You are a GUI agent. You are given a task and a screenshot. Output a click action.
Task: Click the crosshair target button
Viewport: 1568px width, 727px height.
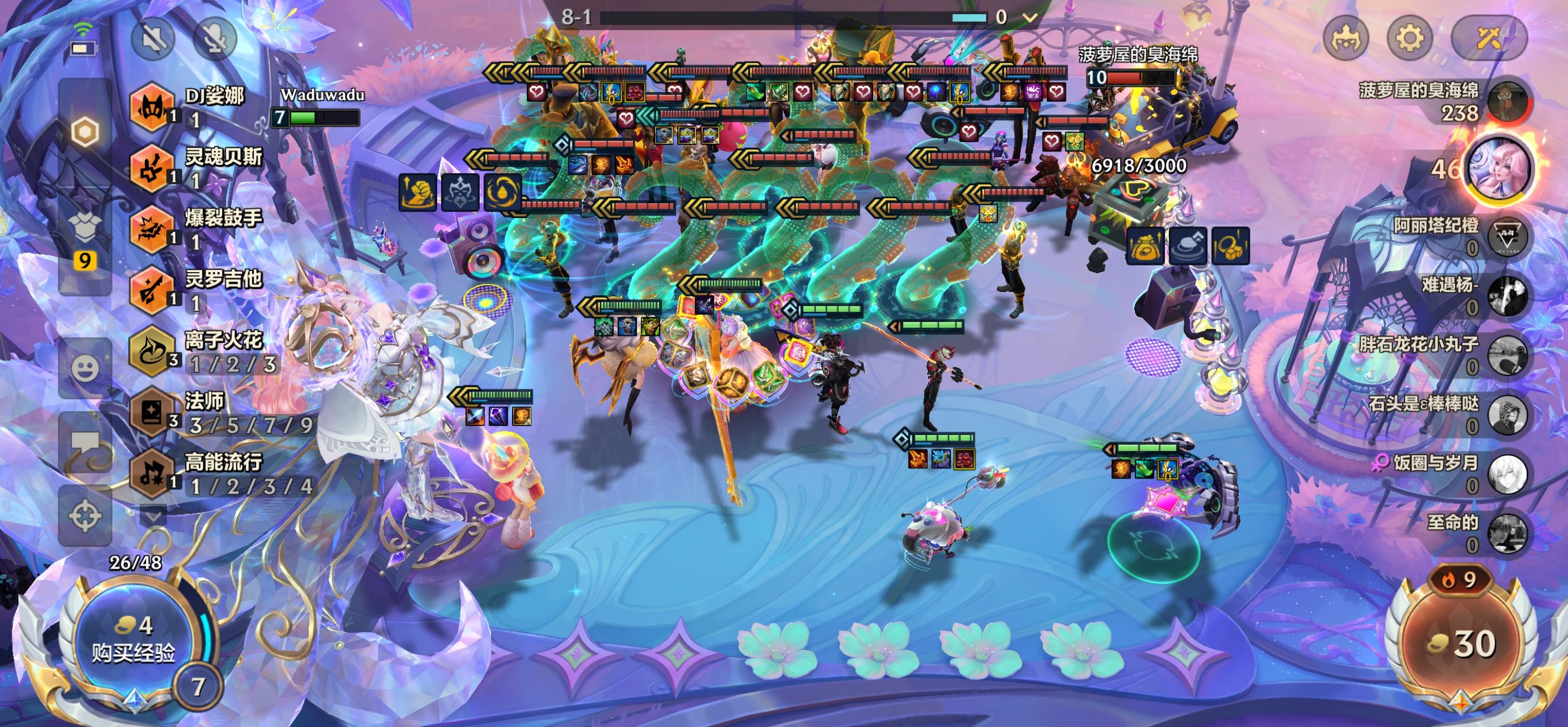tap(85, 516)
